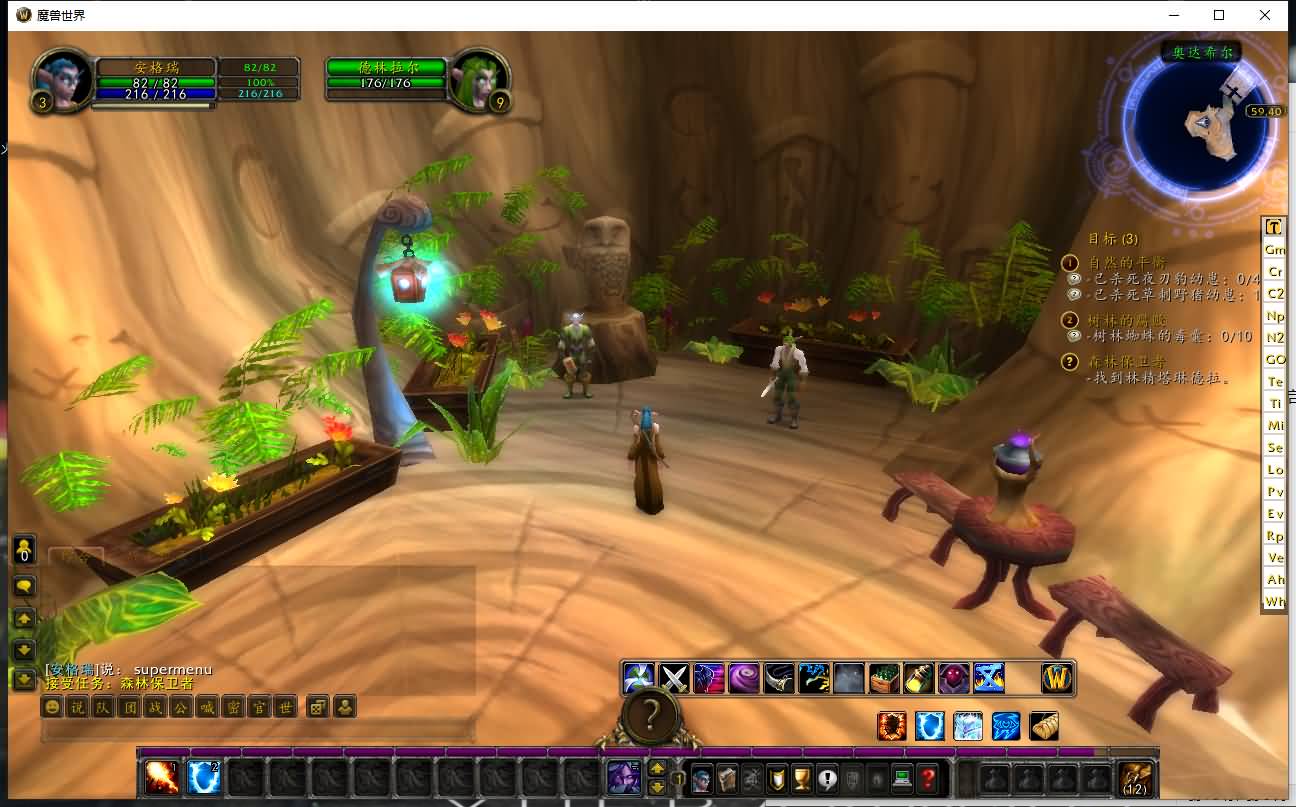Image resolution: width=1296 pixels, height=807 pixels.
Task: Open the character info portrait micro button
Action: click(x=702, y=778)
